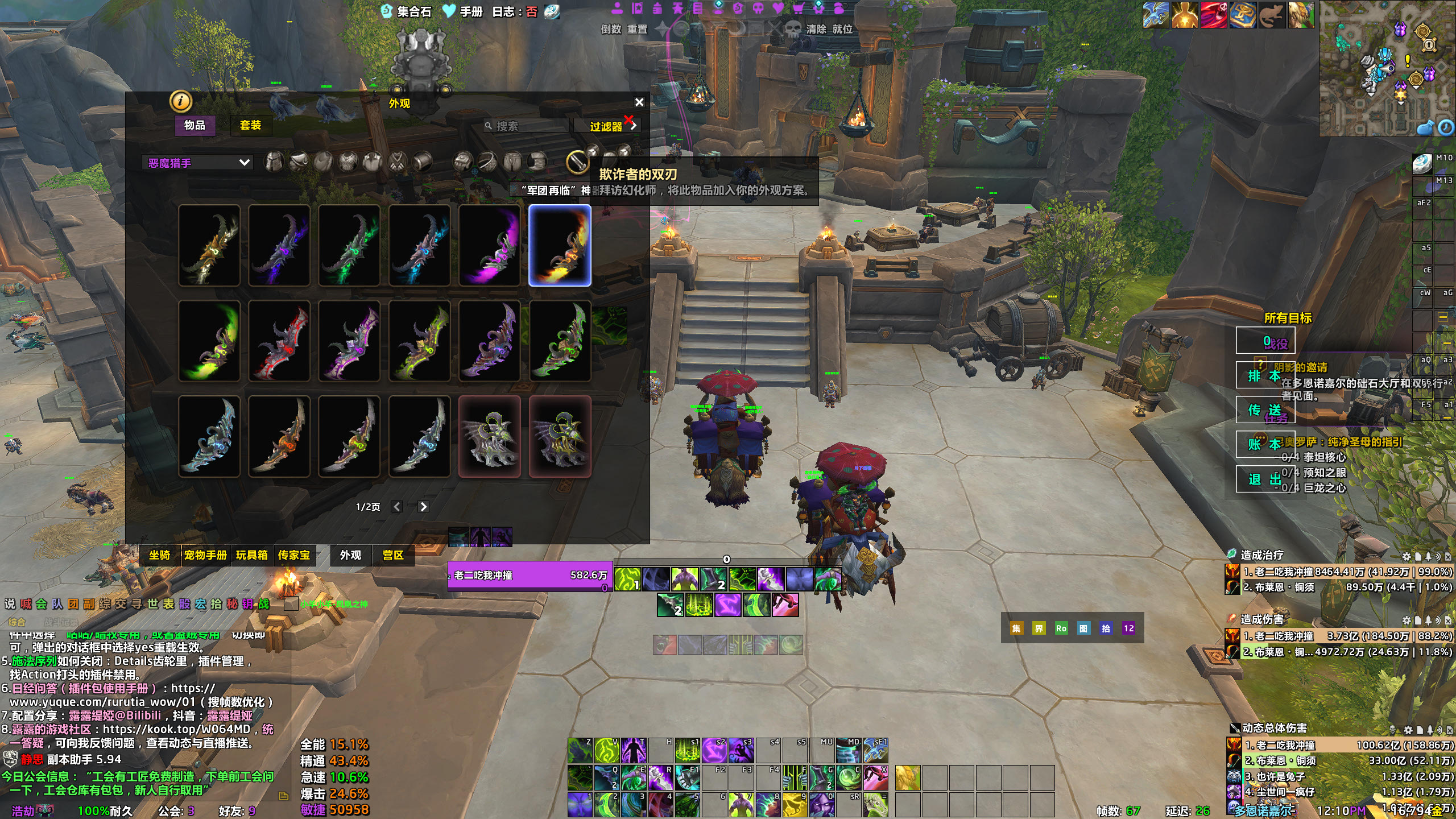The height and width of the screenshot is (819, 1456).
Task: Select the 物品 items tab
Action: tap(195, 125)
